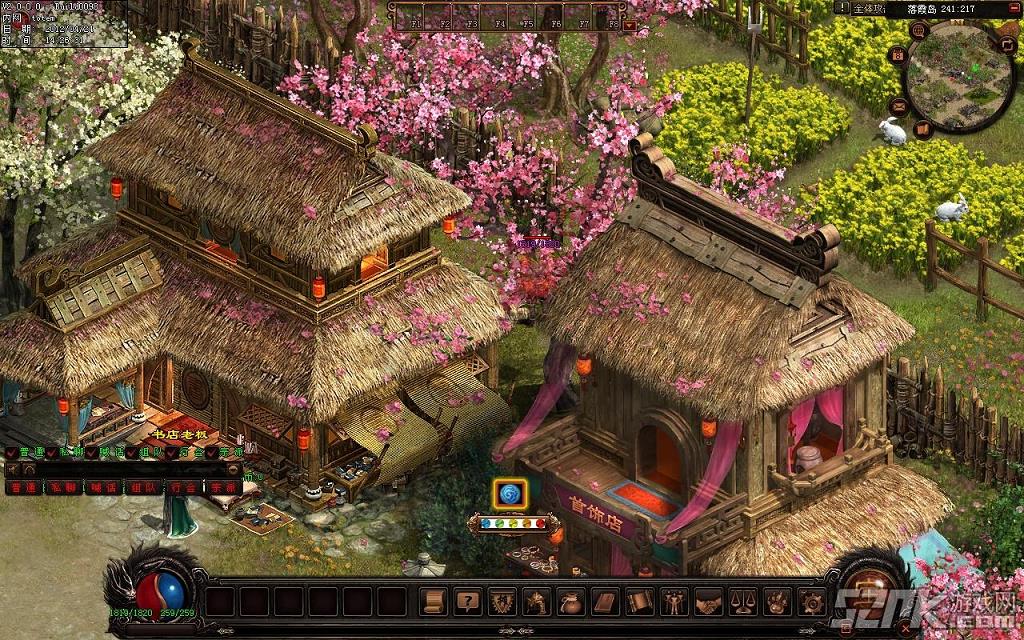Open the help question mark button
Viewport: 1024px width, 640px height.
467,601
